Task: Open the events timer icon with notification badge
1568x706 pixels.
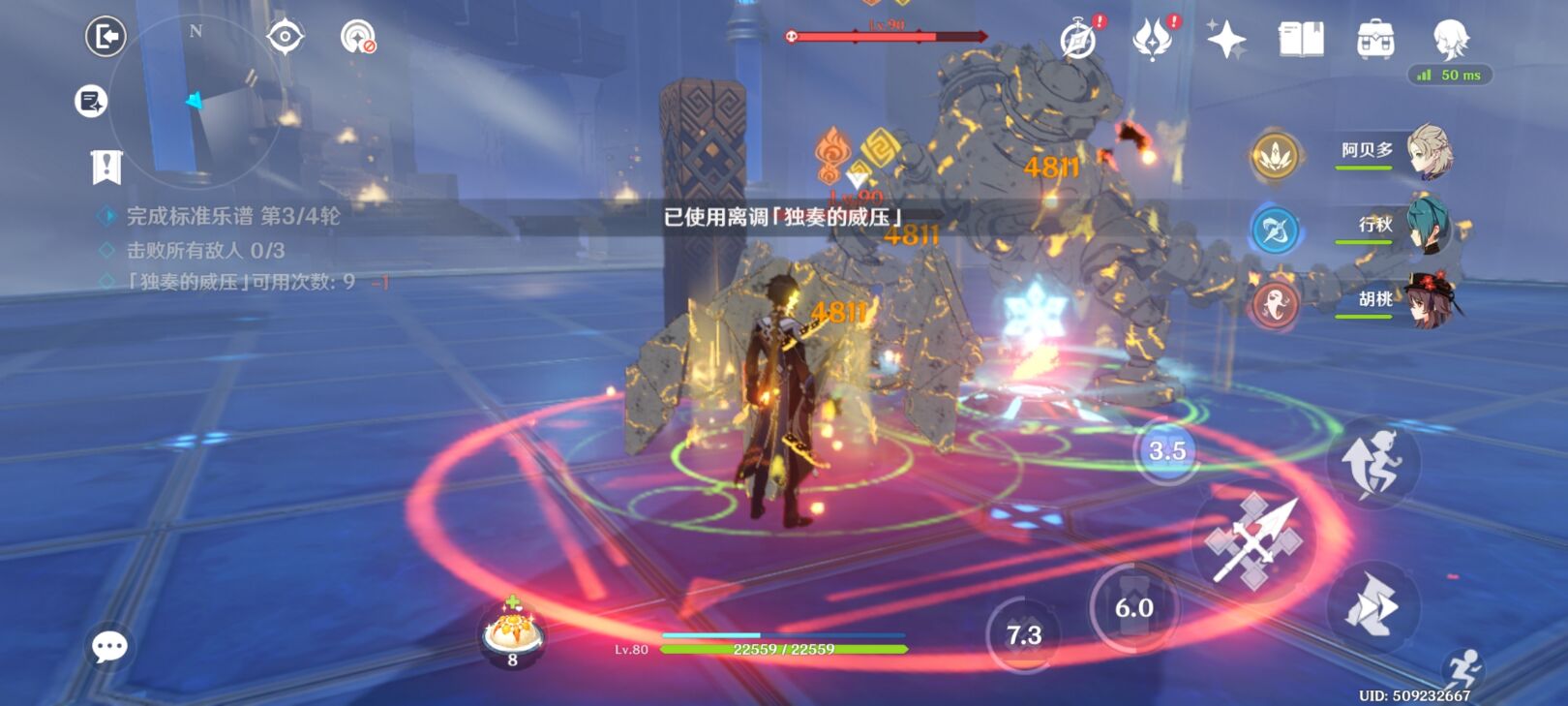Action: [1077, 41]
